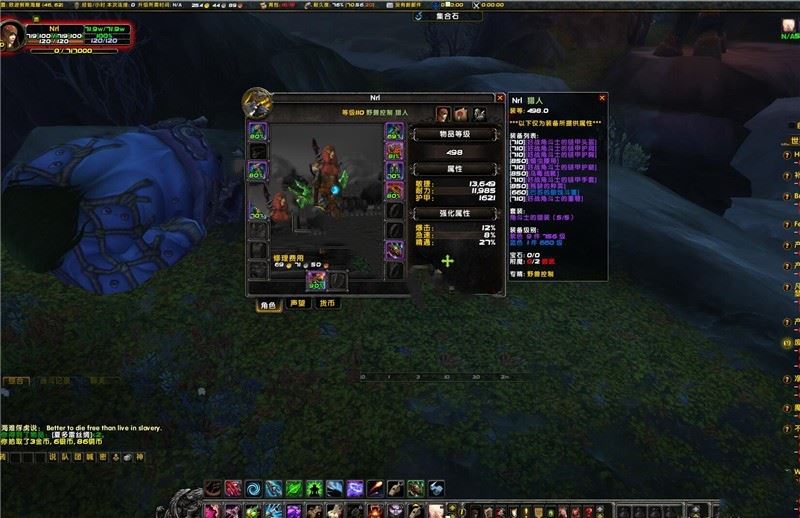This screenshot has width=800, height=518.
Task: Toggle the 强化属性 enhancements section header
Action: pos(455,213)
